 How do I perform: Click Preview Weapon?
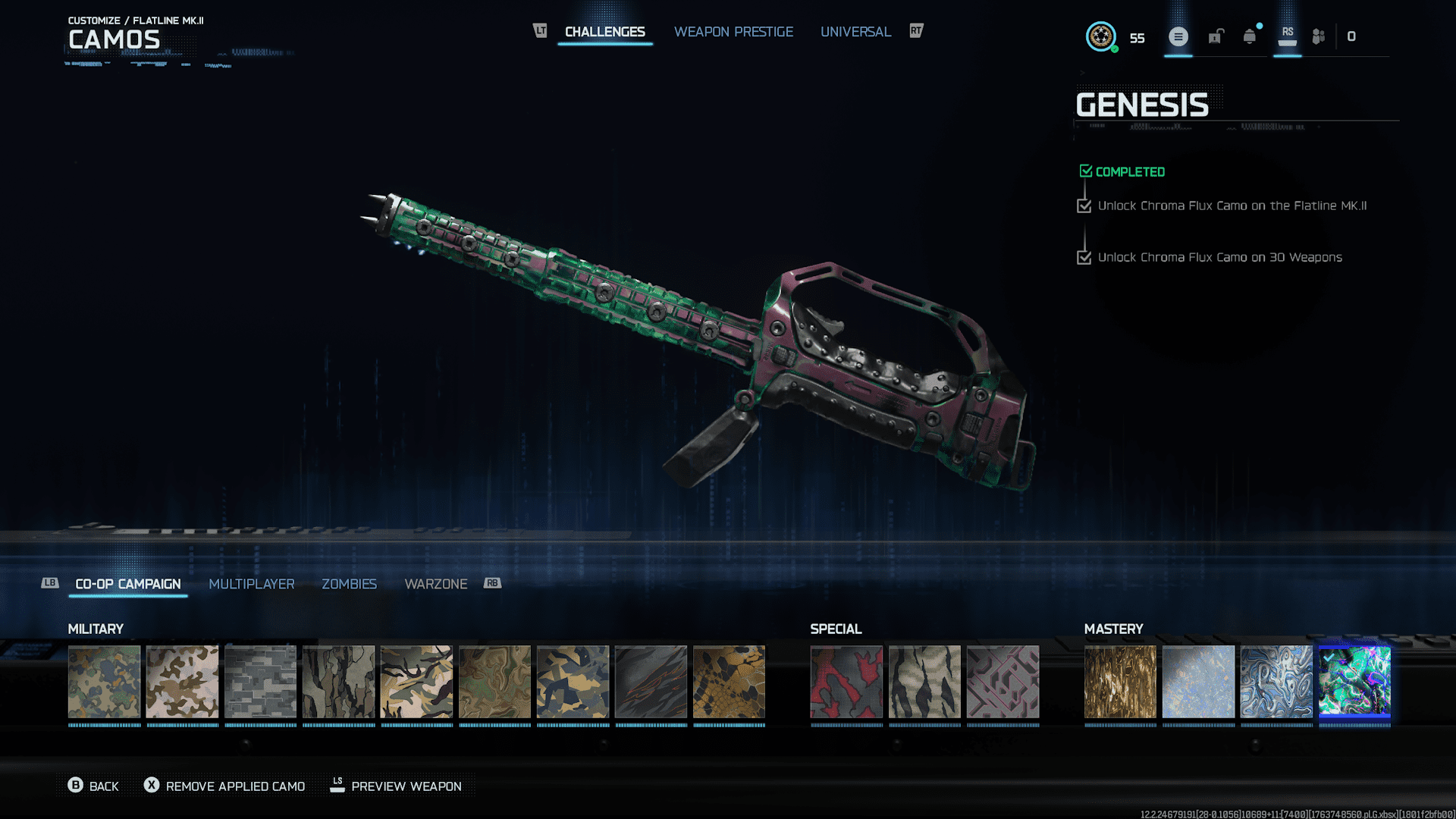(396, 786)
